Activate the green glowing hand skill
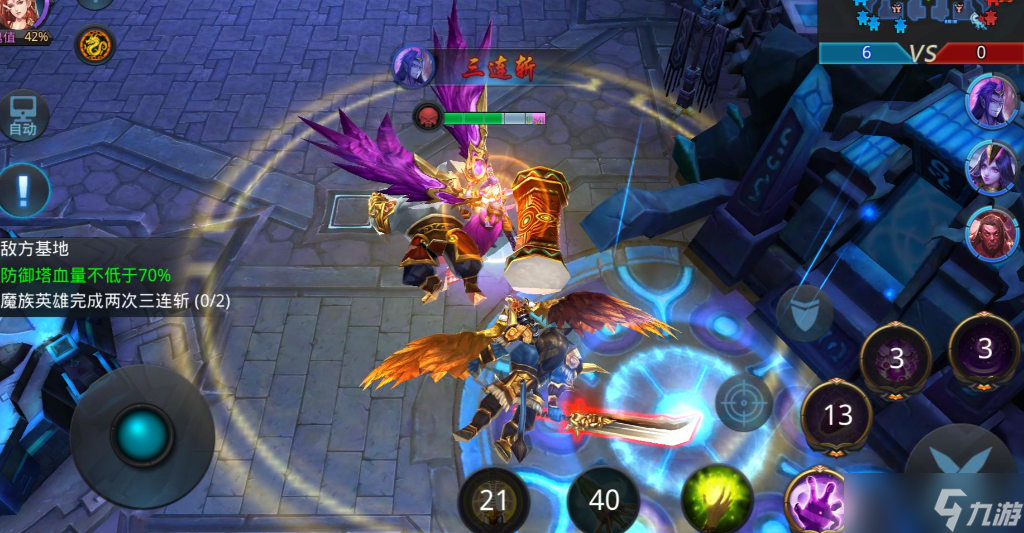 coord(716,498)
